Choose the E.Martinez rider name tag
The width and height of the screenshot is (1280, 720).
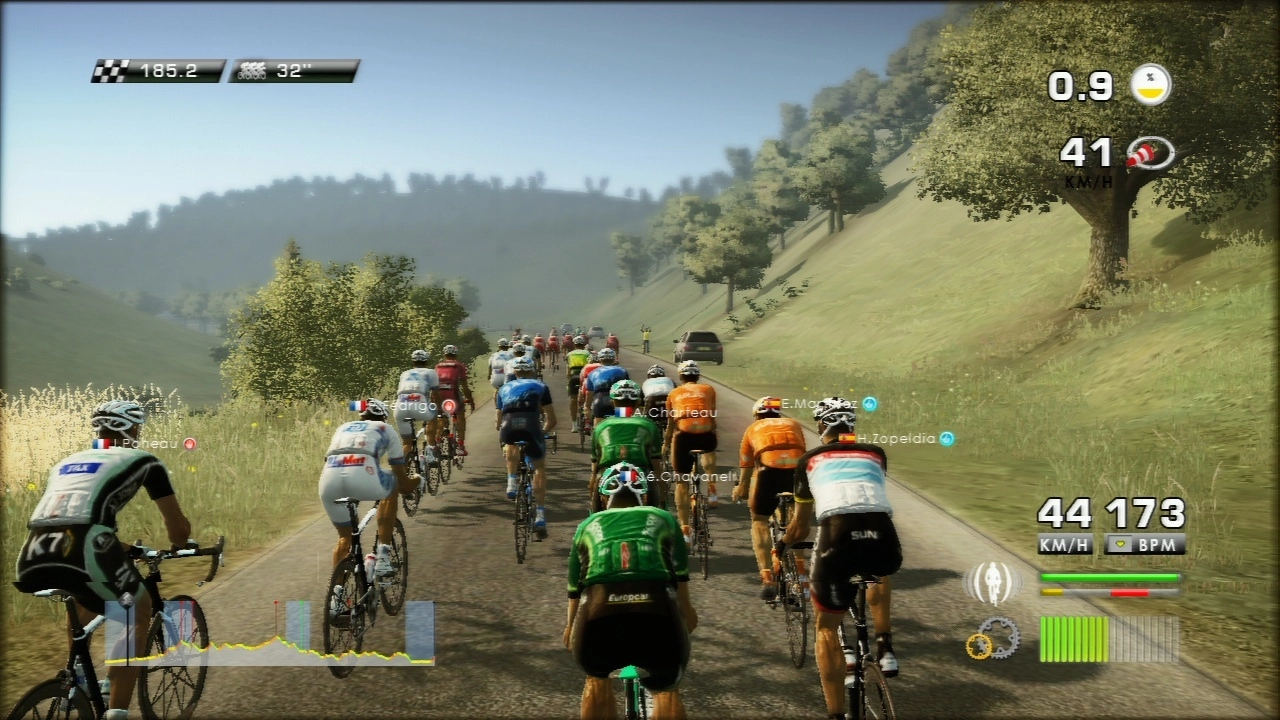pyautogui.click(x=820, y=403)
